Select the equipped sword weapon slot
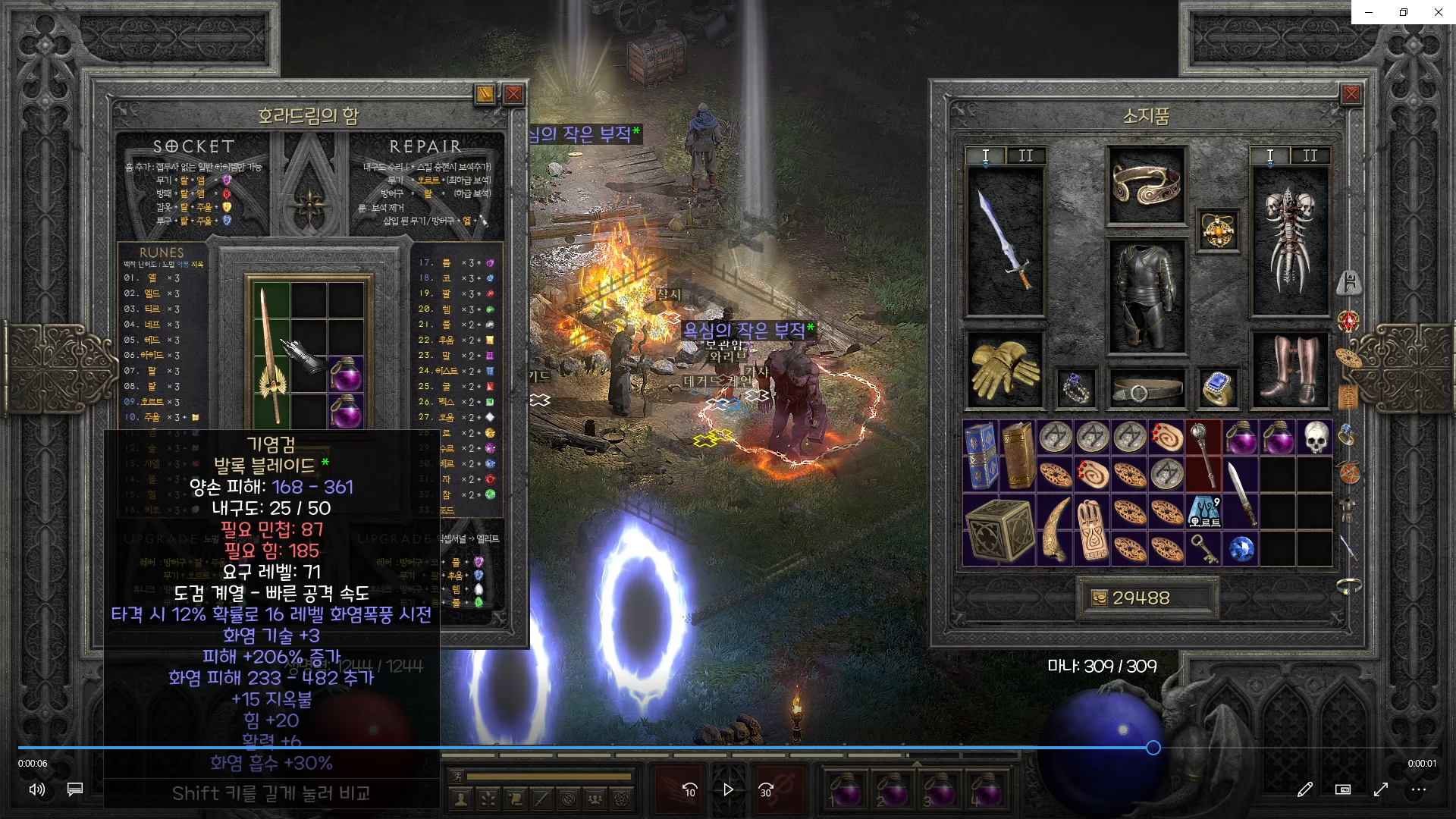Screen dimensions: 1456x819 point(1006,241)
